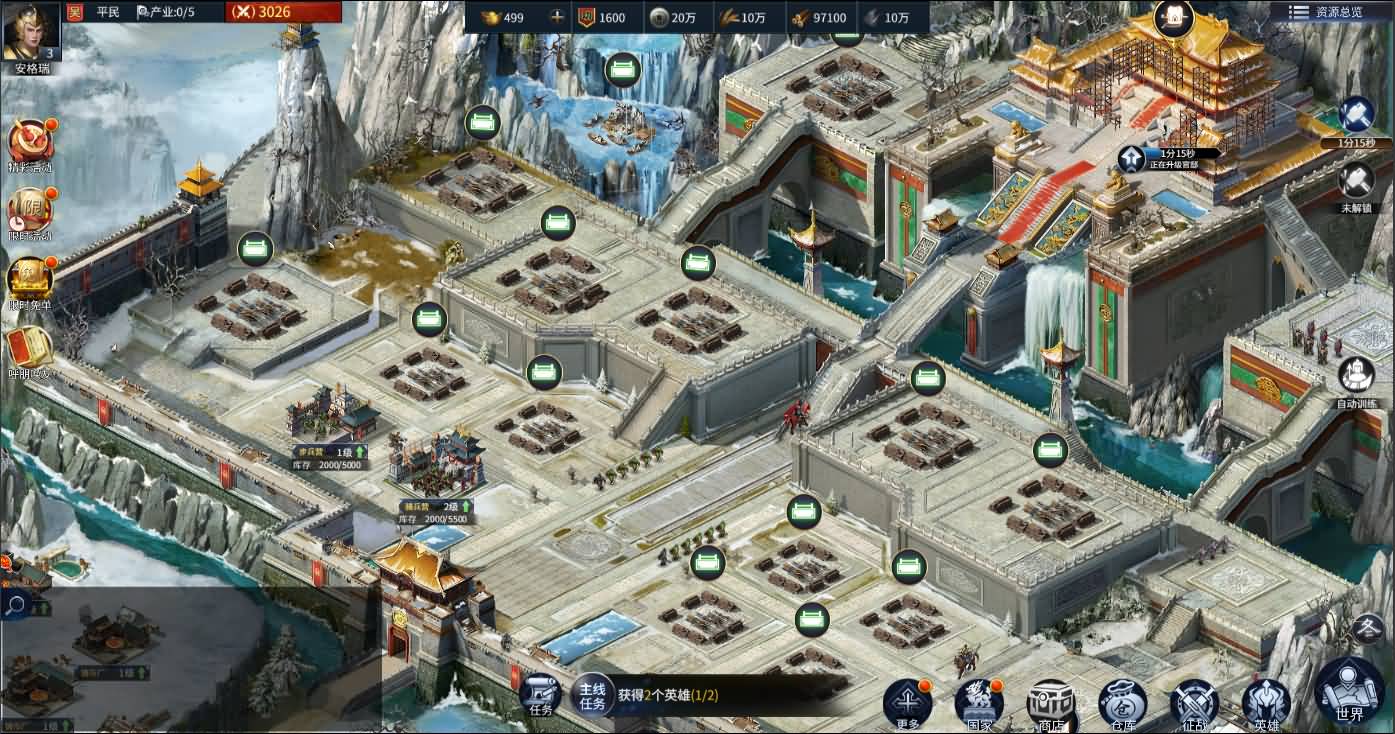The image size is (1395, 734).
Task: Open the 世界 world map button
Action: coord(1349,690)
